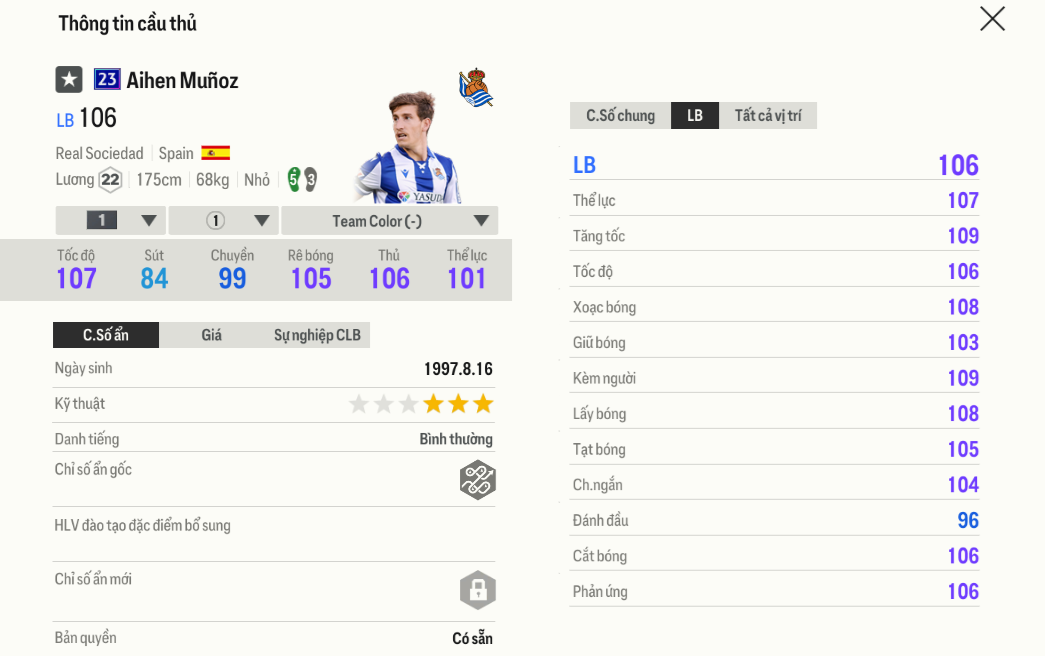Image resolution: width=1045 pixels, height=656 pixels.
Task: Click the Real Sociedad club crest
Action: 476,88
